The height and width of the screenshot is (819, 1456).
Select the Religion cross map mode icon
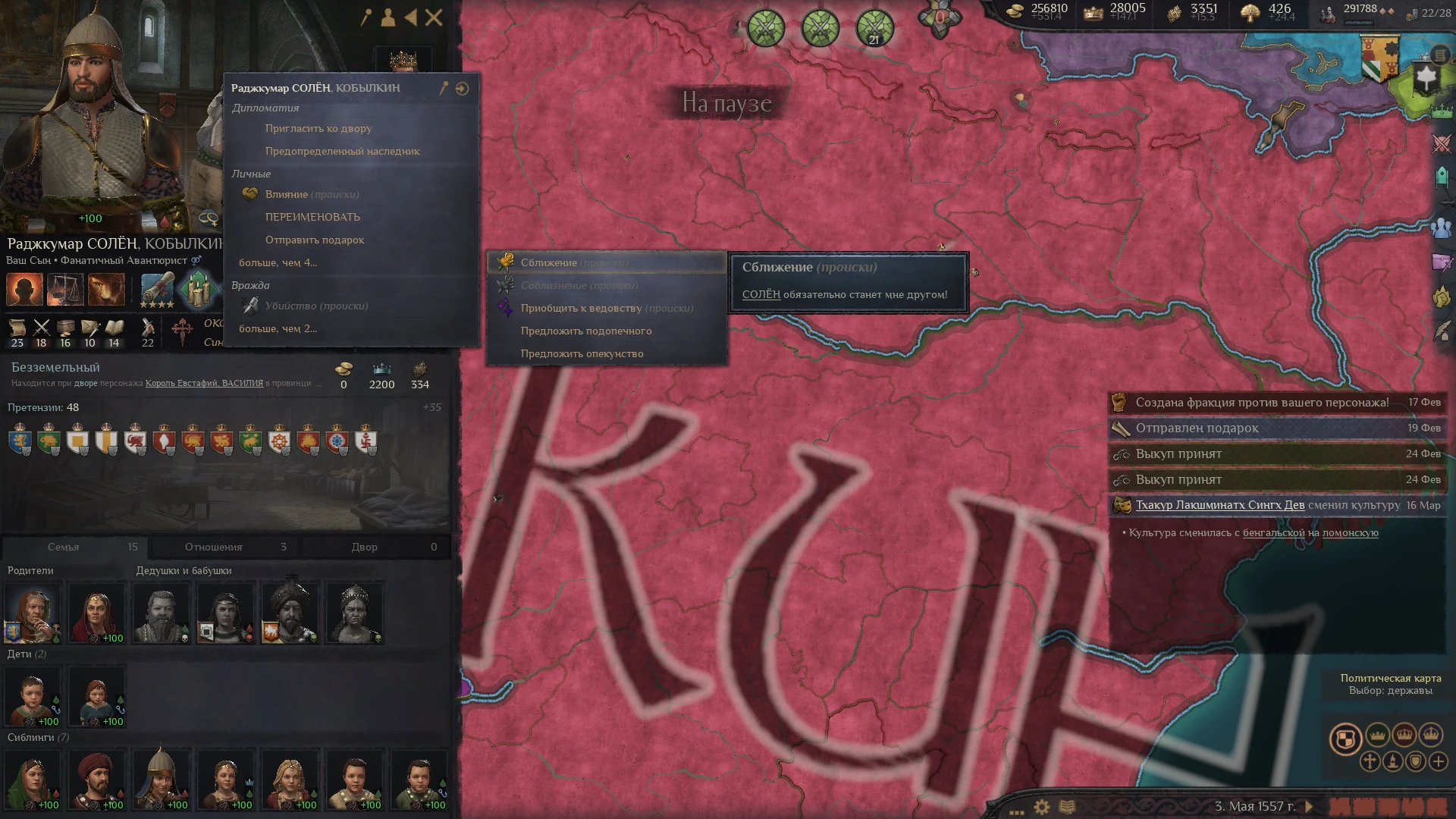point(1370,763)
